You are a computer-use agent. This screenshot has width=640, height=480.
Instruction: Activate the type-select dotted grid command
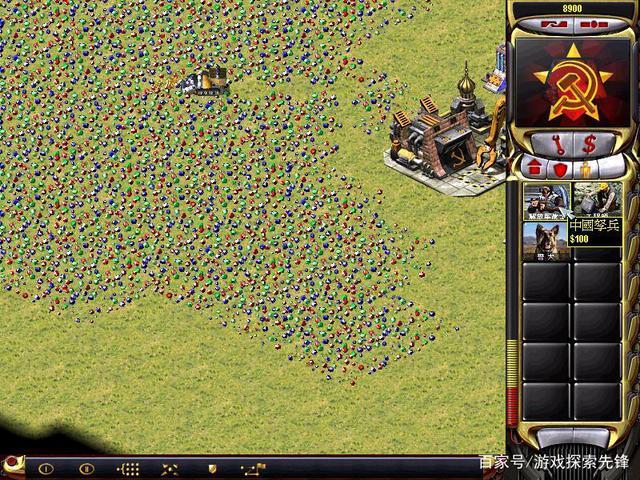128,467
